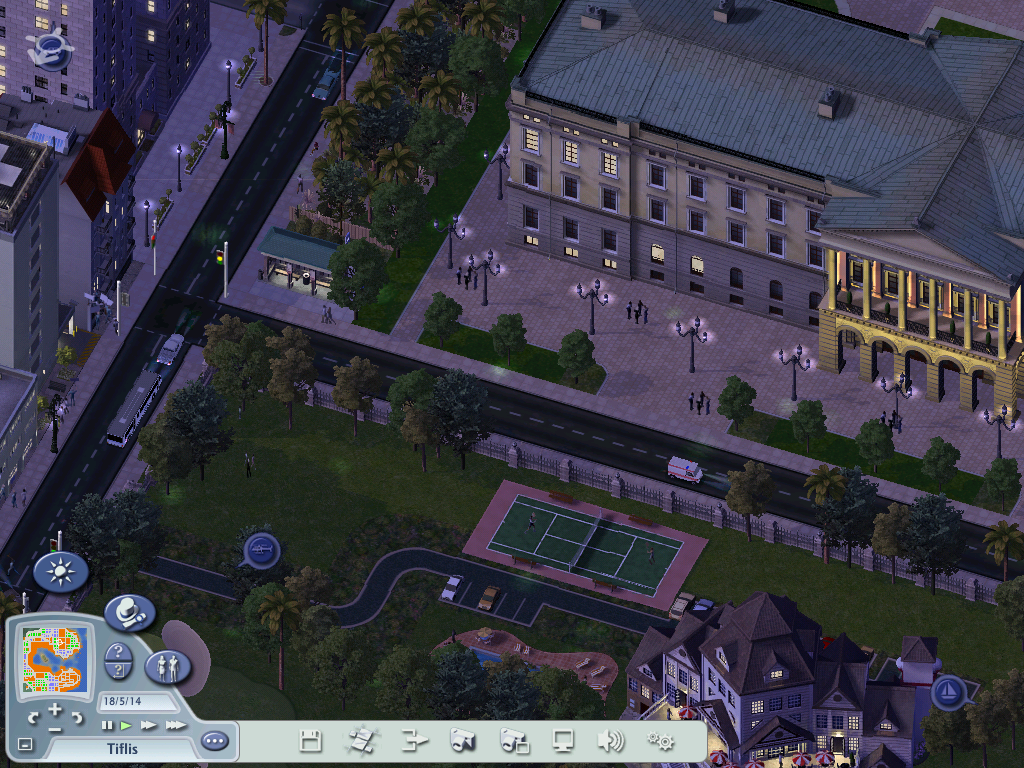1024x768 pixels.
Task: Set simulation to double-arrow fast speed
Action: (x=149, y=725)
